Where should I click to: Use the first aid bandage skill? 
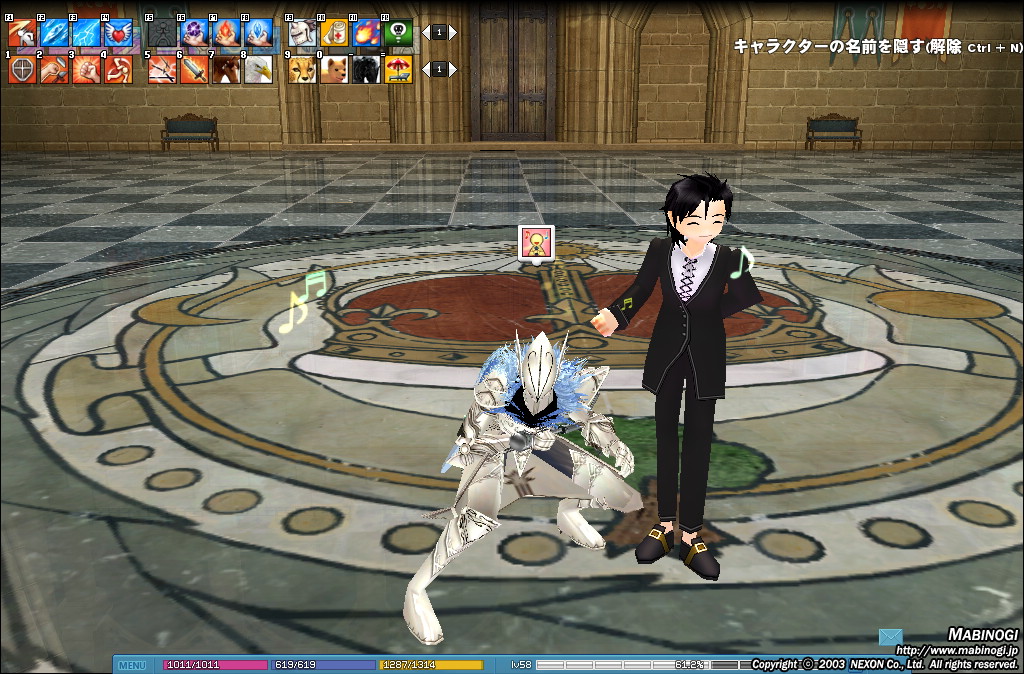point(335,33)
